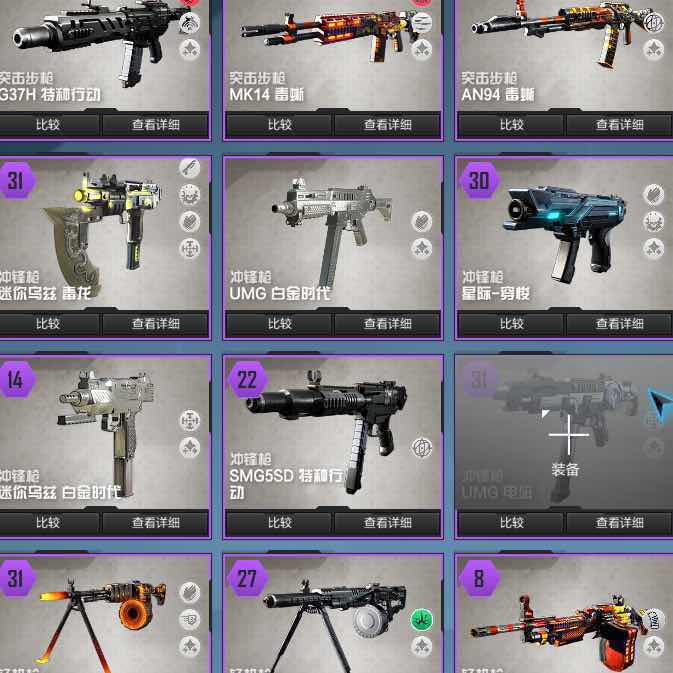View details of 星际-穿梭

point(619,324)
